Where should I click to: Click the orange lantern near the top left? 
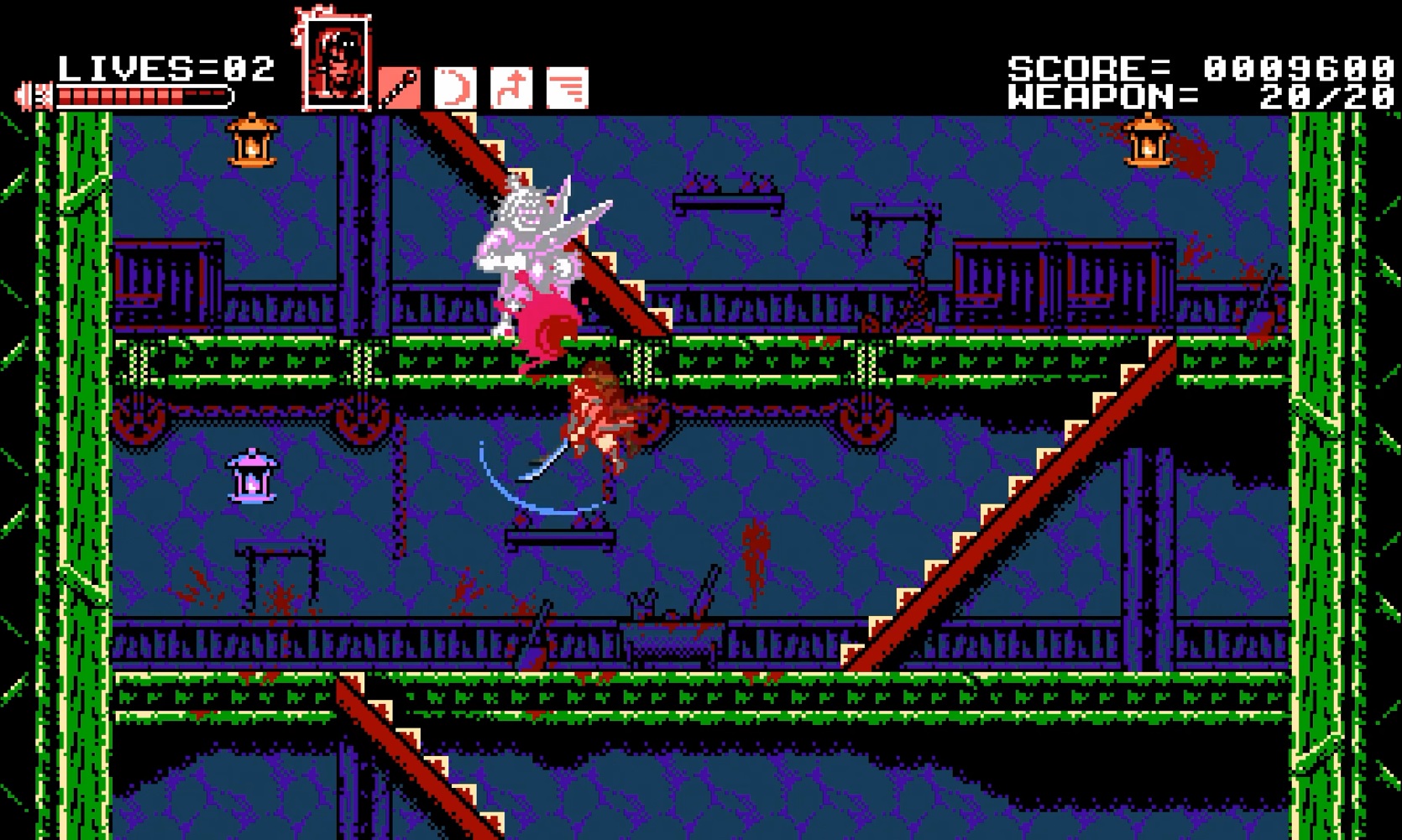pyautogui.click(x=250, y=141)
